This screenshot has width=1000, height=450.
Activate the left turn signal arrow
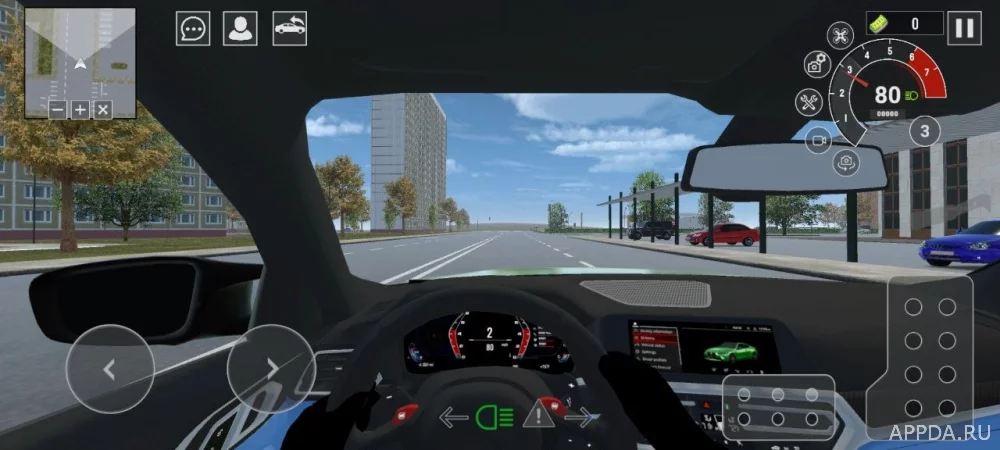pyautogui.click(x=455, y=416)
